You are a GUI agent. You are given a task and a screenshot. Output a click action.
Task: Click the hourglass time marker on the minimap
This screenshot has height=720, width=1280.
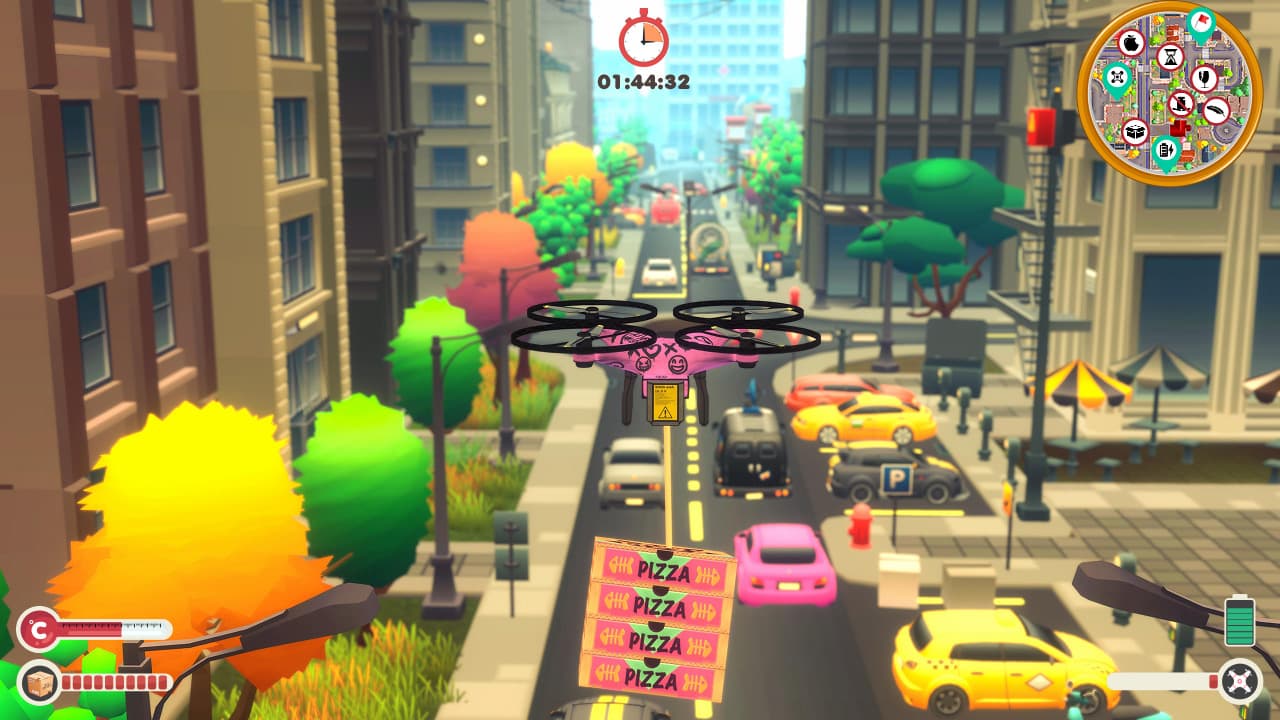click(x=1170, y=57)
